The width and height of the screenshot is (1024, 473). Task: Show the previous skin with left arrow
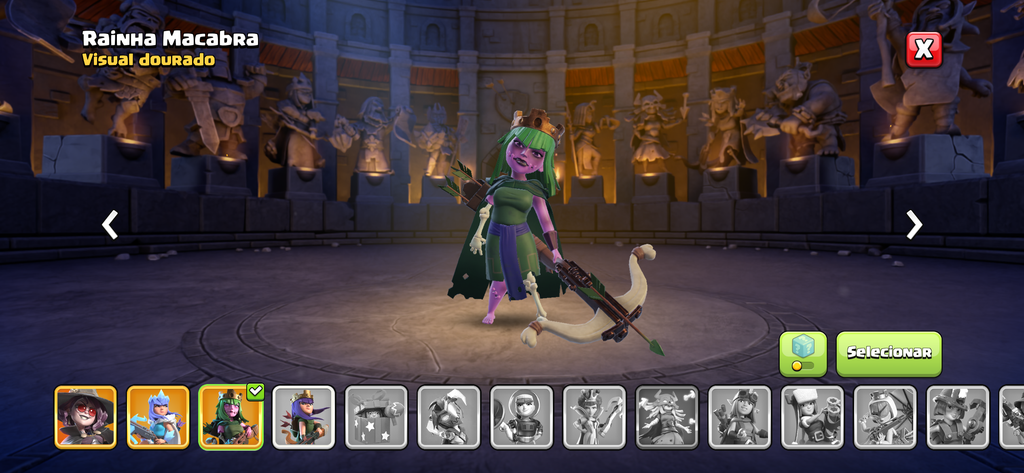[x=110, y=225]
